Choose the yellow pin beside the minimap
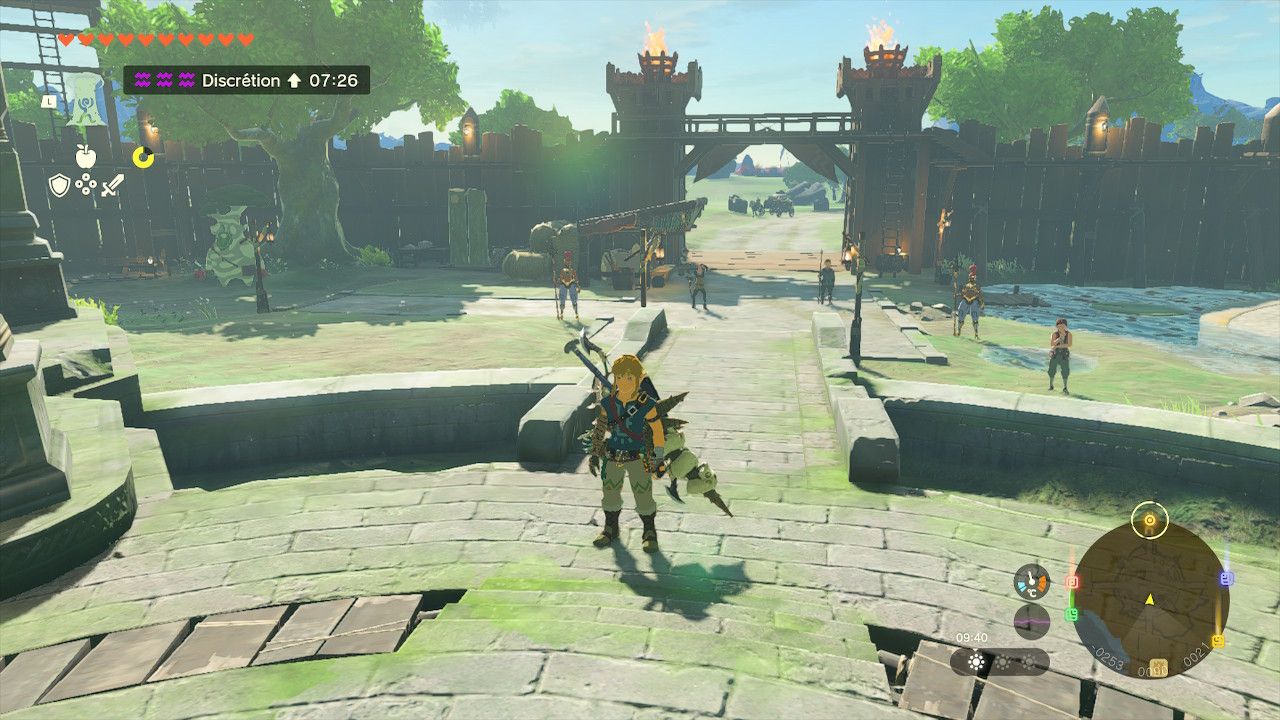The height and width of the screenshot is (720, 1280). pyautogui.click(x=1218, y=640)
